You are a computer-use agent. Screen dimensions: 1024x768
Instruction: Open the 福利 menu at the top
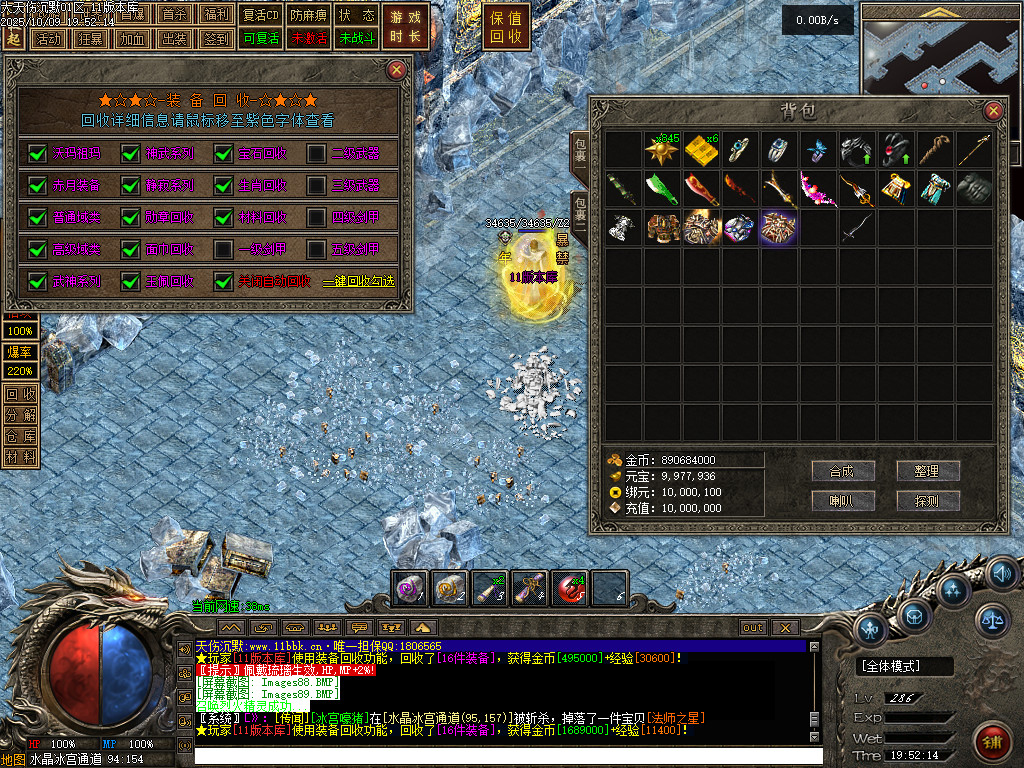(x=216, y=14)
